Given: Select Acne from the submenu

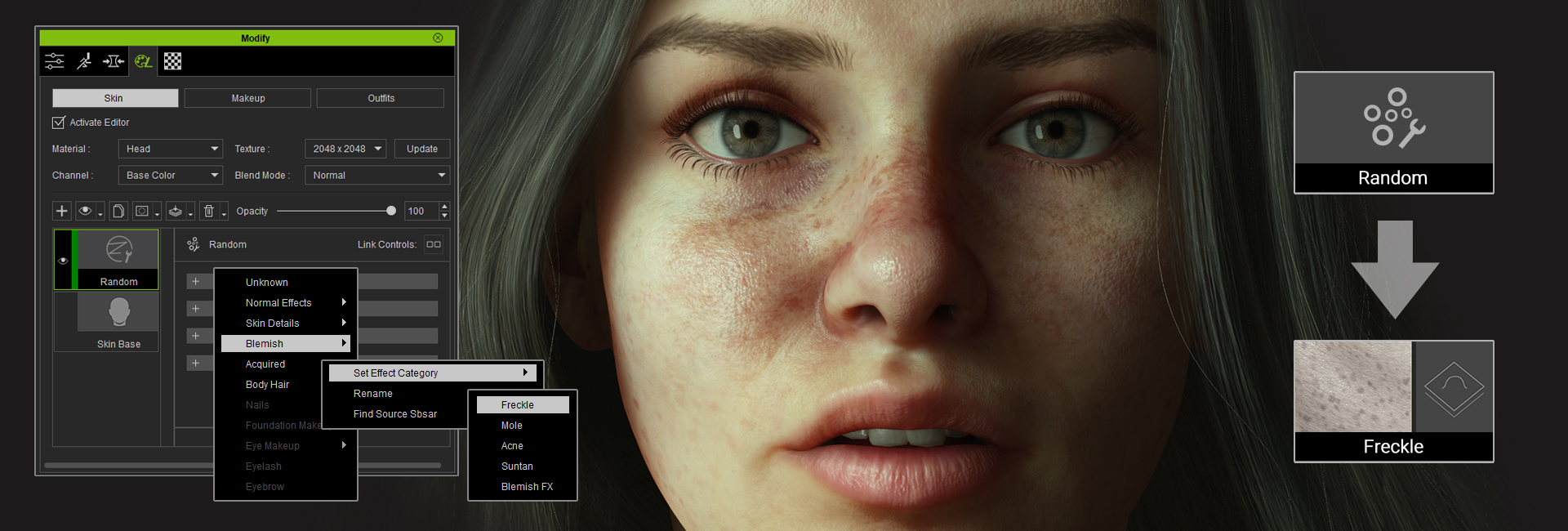Looking at the screenshot, I should coord(512,446).
